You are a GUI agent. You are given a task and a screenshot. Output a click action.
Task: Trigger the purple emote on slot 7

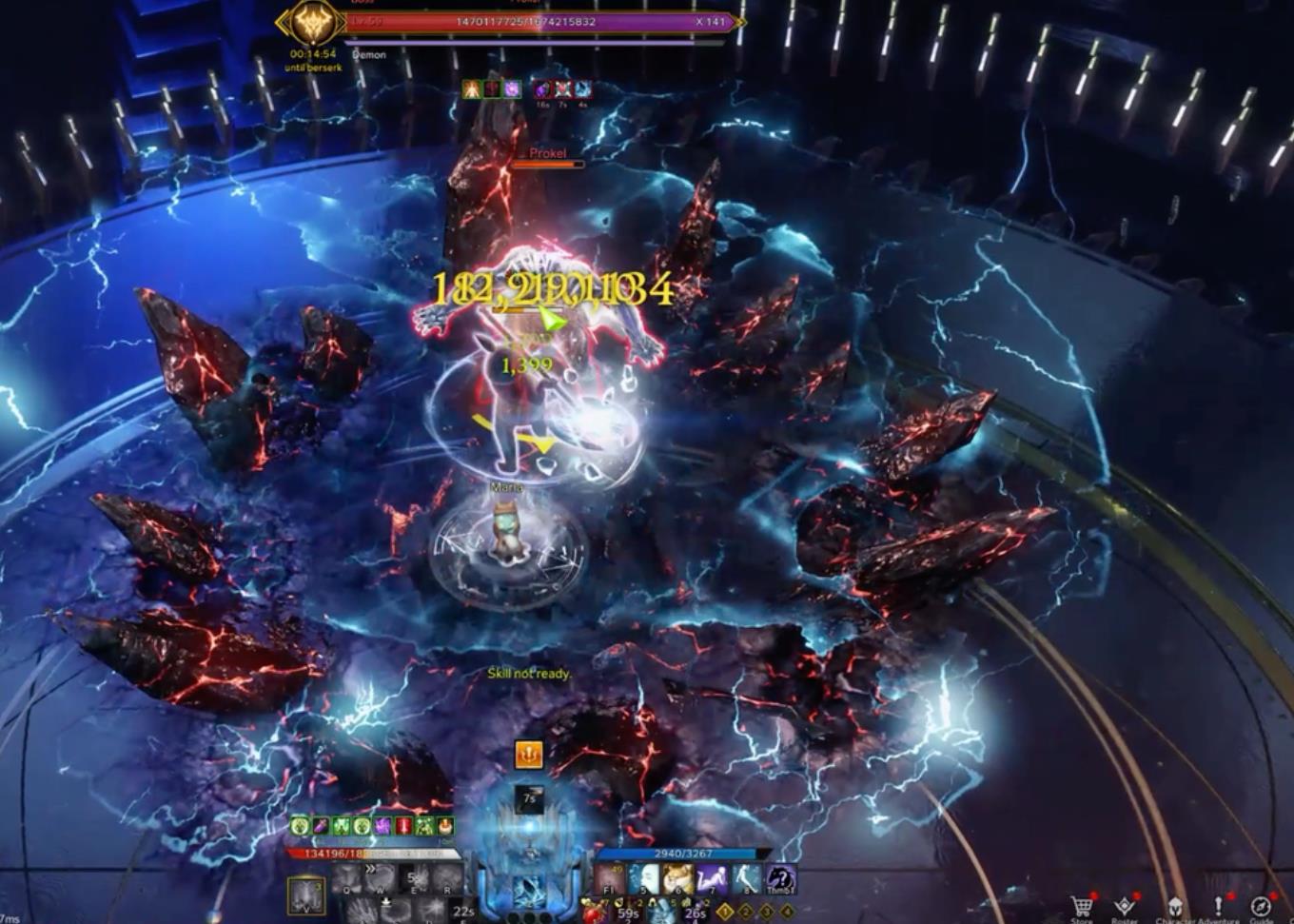pos(712,879)
